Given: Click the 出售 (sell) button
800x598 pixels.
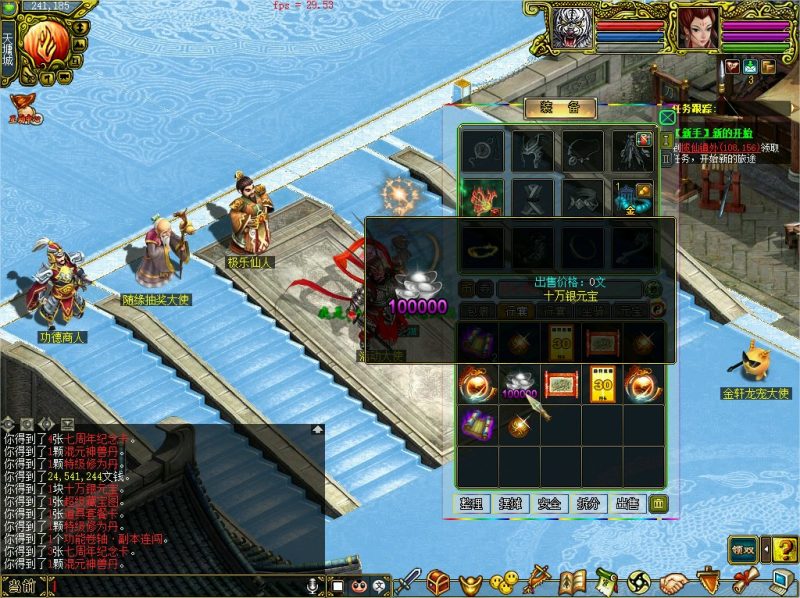Looking at the screenshot, I should pos(626,504).
